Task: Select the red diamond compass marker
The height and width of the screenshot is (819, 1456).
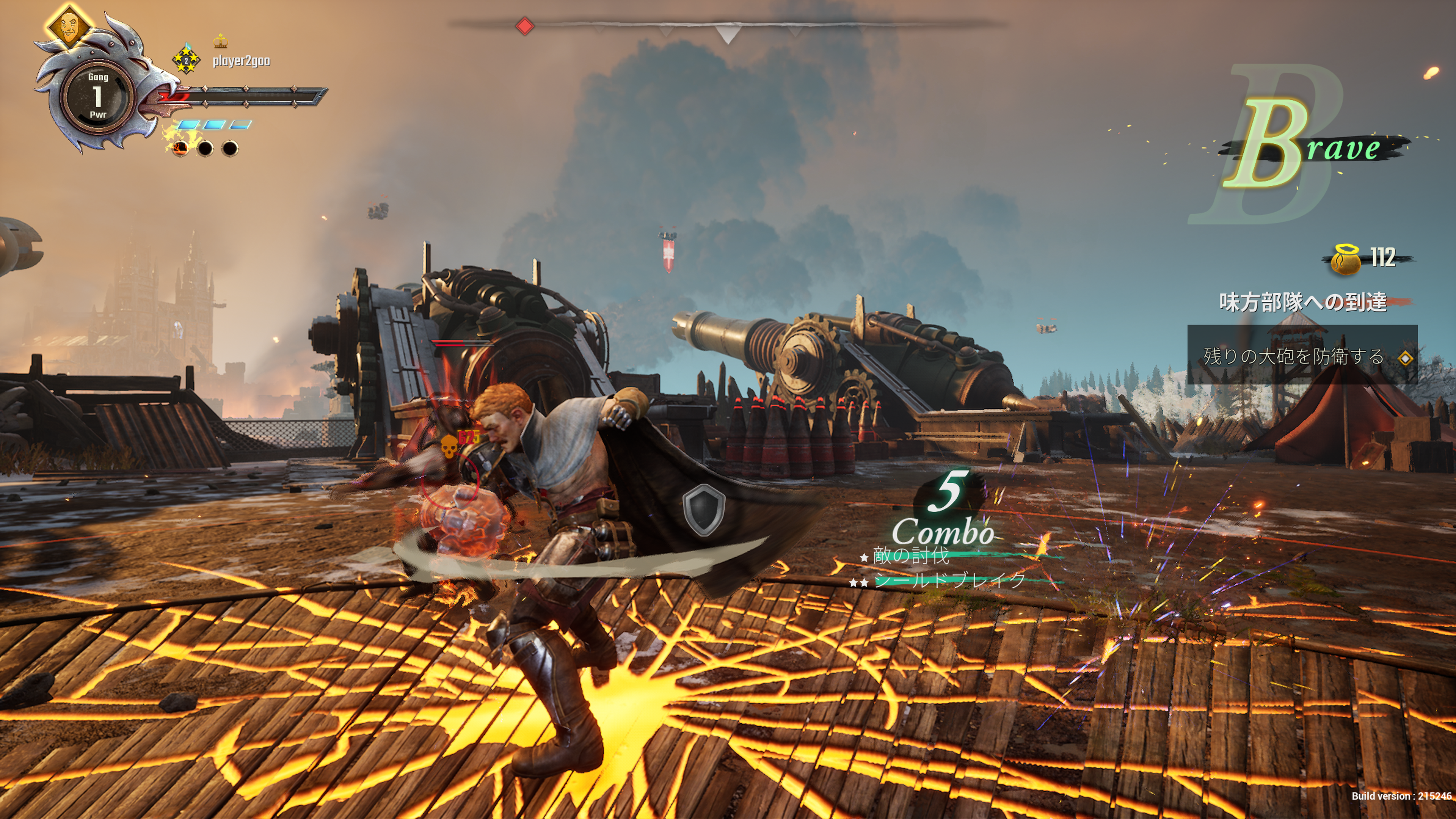Action: pos(525,26)
